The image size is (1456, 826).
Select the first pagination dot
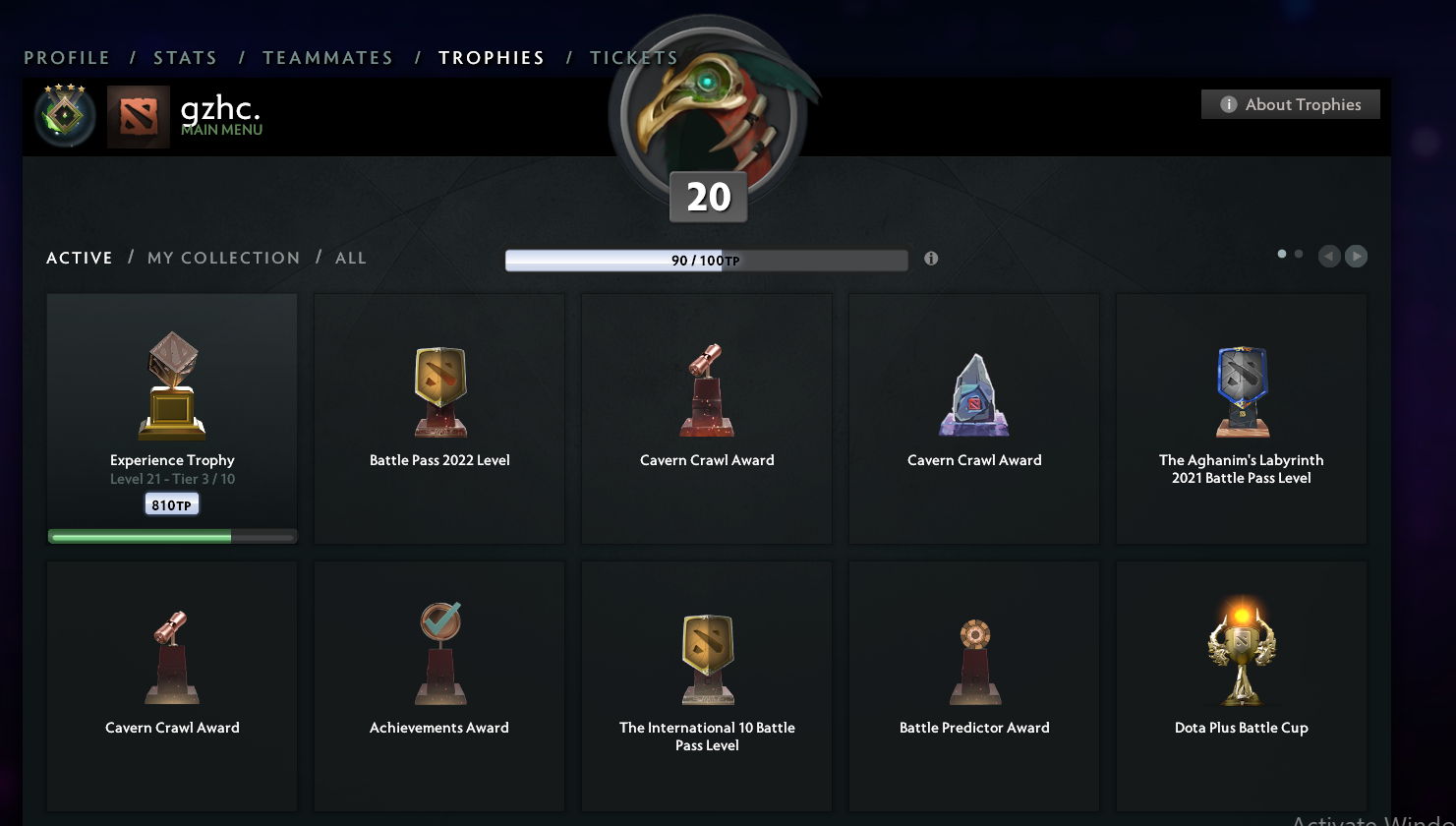tap(1281, 253)
